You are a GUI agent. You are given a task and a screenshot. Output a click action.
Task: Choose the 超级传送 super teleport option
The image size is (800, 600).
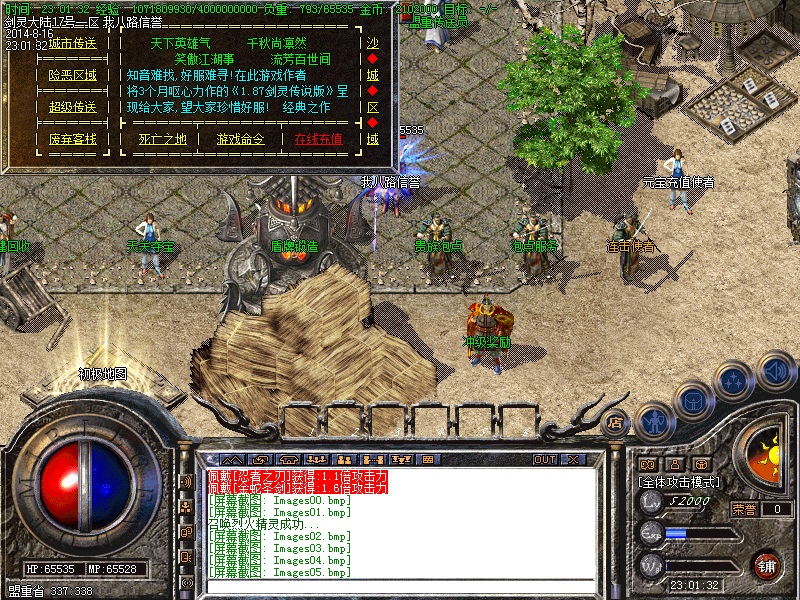[x=73, y=107]
